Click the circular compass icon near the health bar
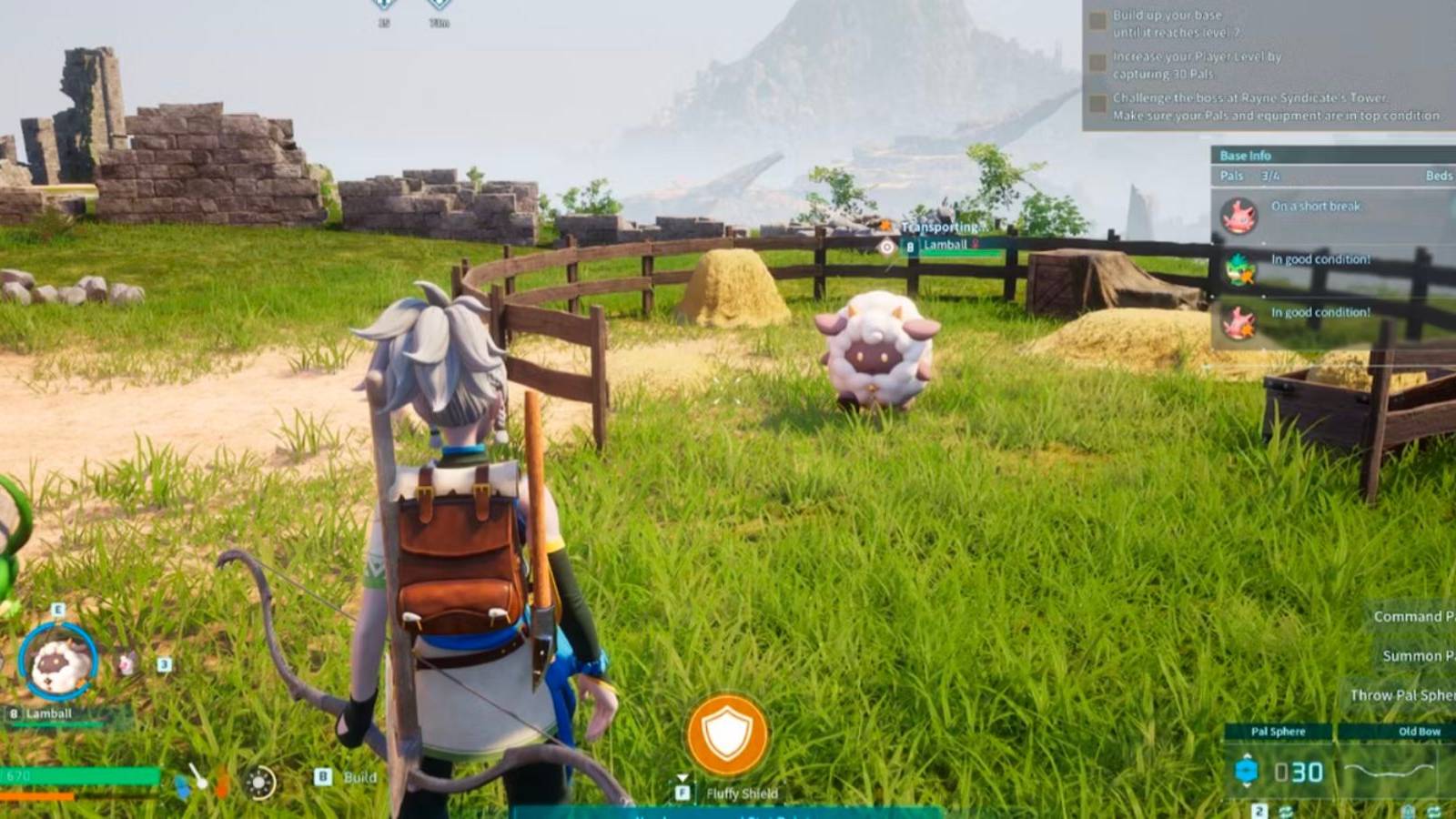The height and width of the screenshot is (819, 1456). pos(261,783)
